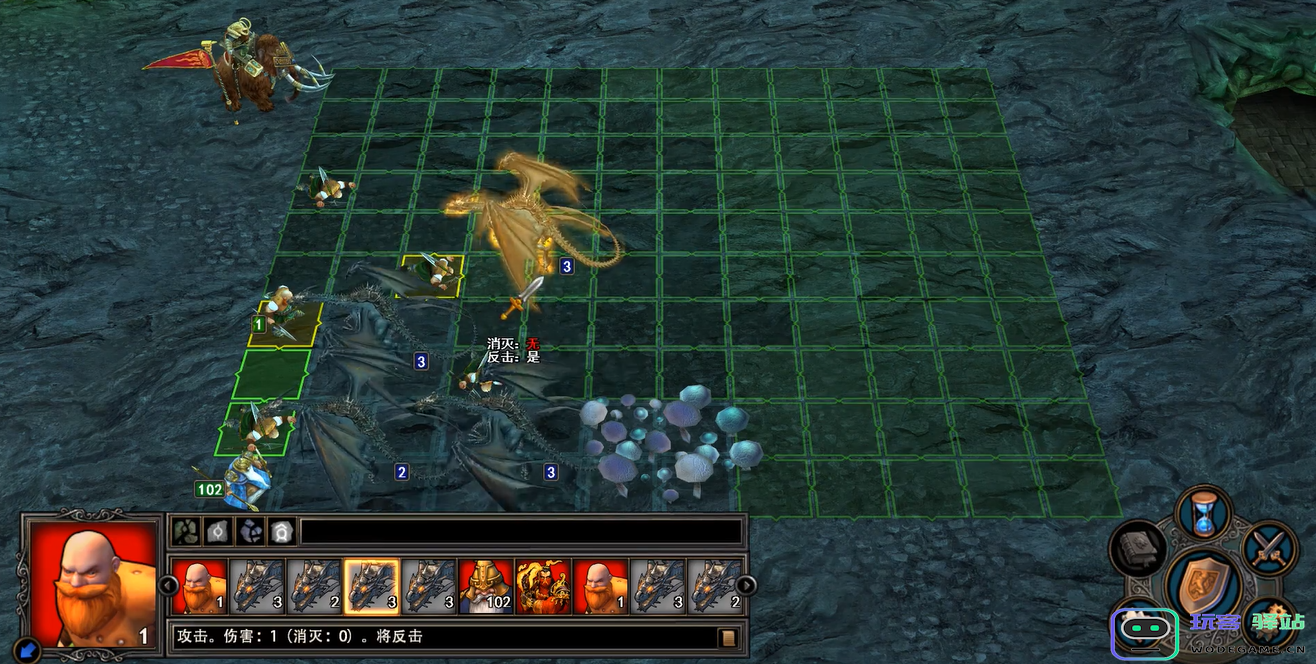Select the fiery red hero portrait in the turn bar
The width and height of the screenshot is (1316, 664).
coord(543,585)
